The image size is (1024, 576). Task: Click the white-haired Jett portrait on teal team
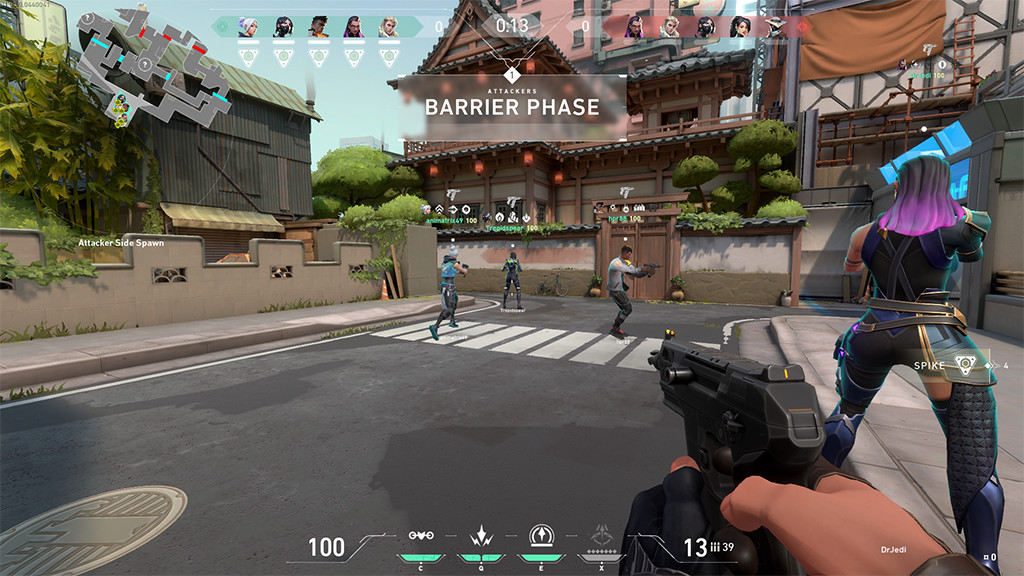248,27
